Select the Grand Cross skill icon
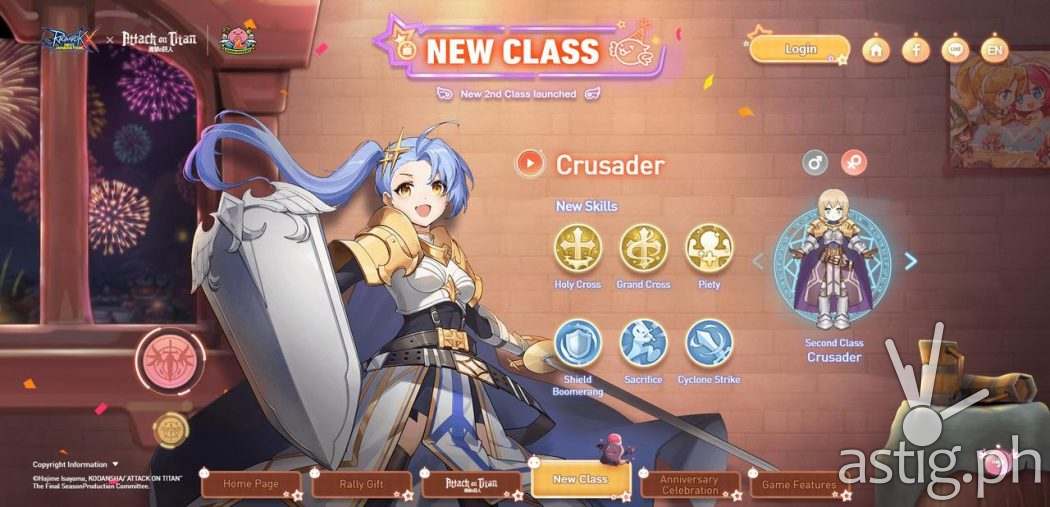The width and height of the screenshot is (1050, 507). (643, 248)
